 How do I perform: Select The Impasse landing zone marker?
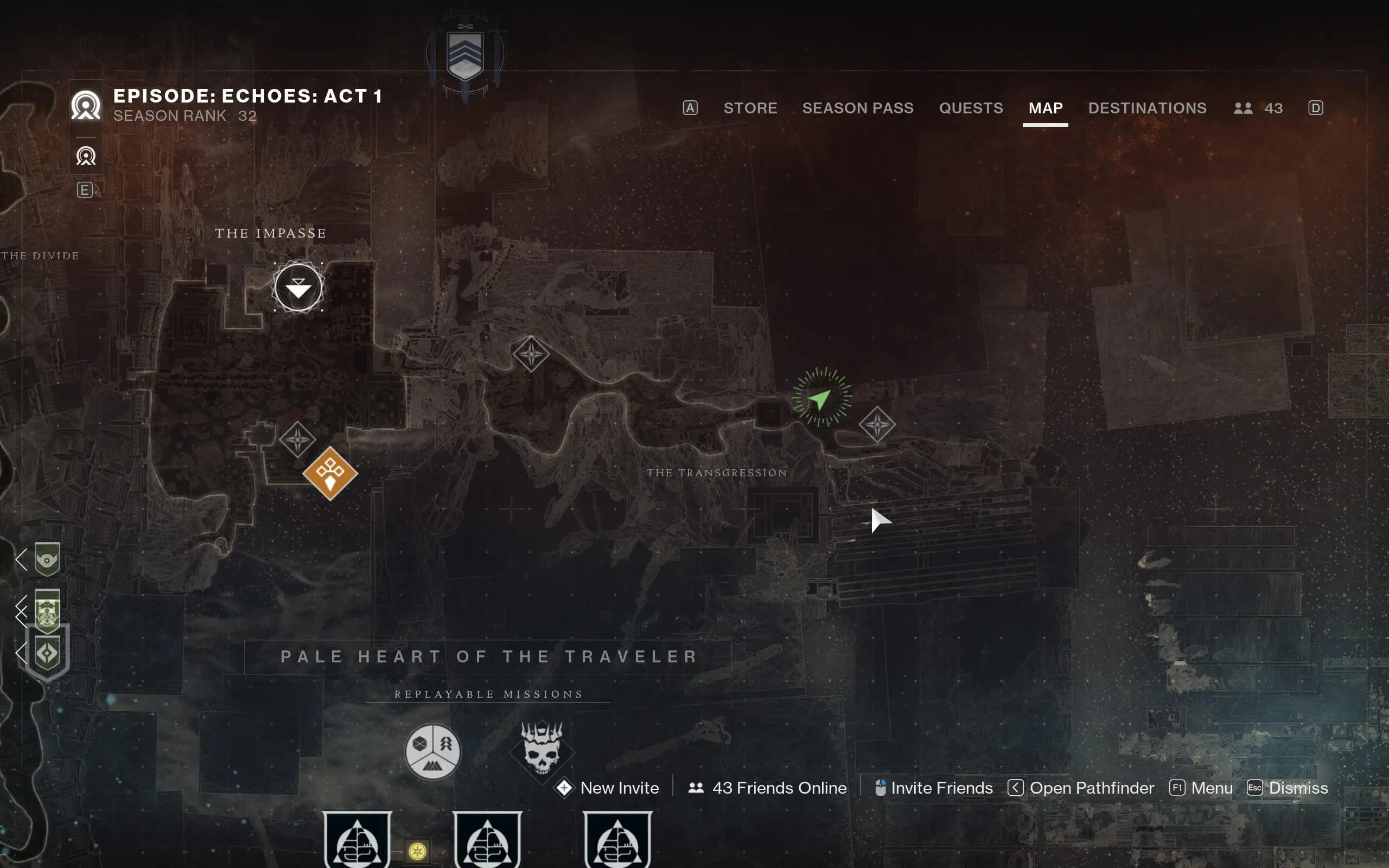point(297,288)
